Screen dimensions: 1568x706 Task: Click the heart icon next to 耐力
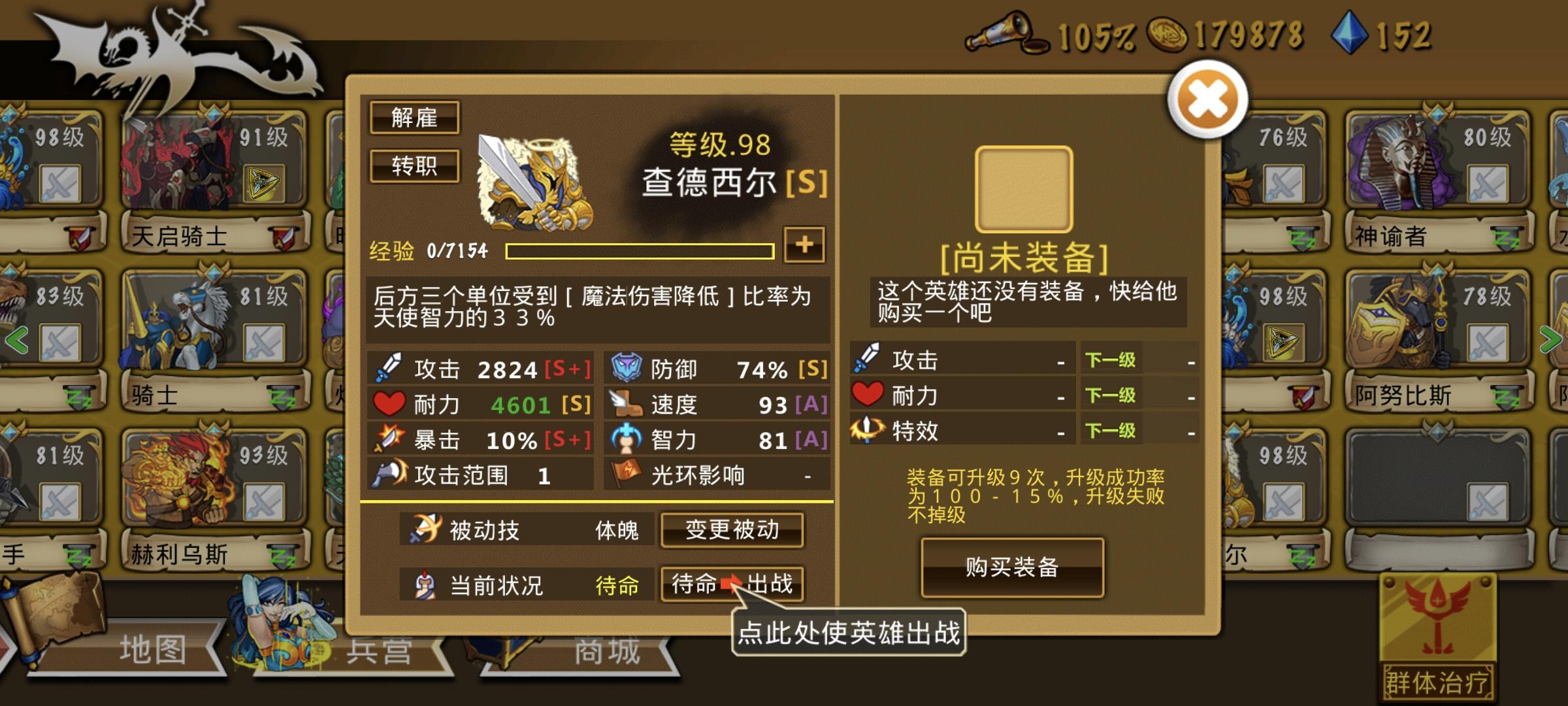[x=389, y=404]
